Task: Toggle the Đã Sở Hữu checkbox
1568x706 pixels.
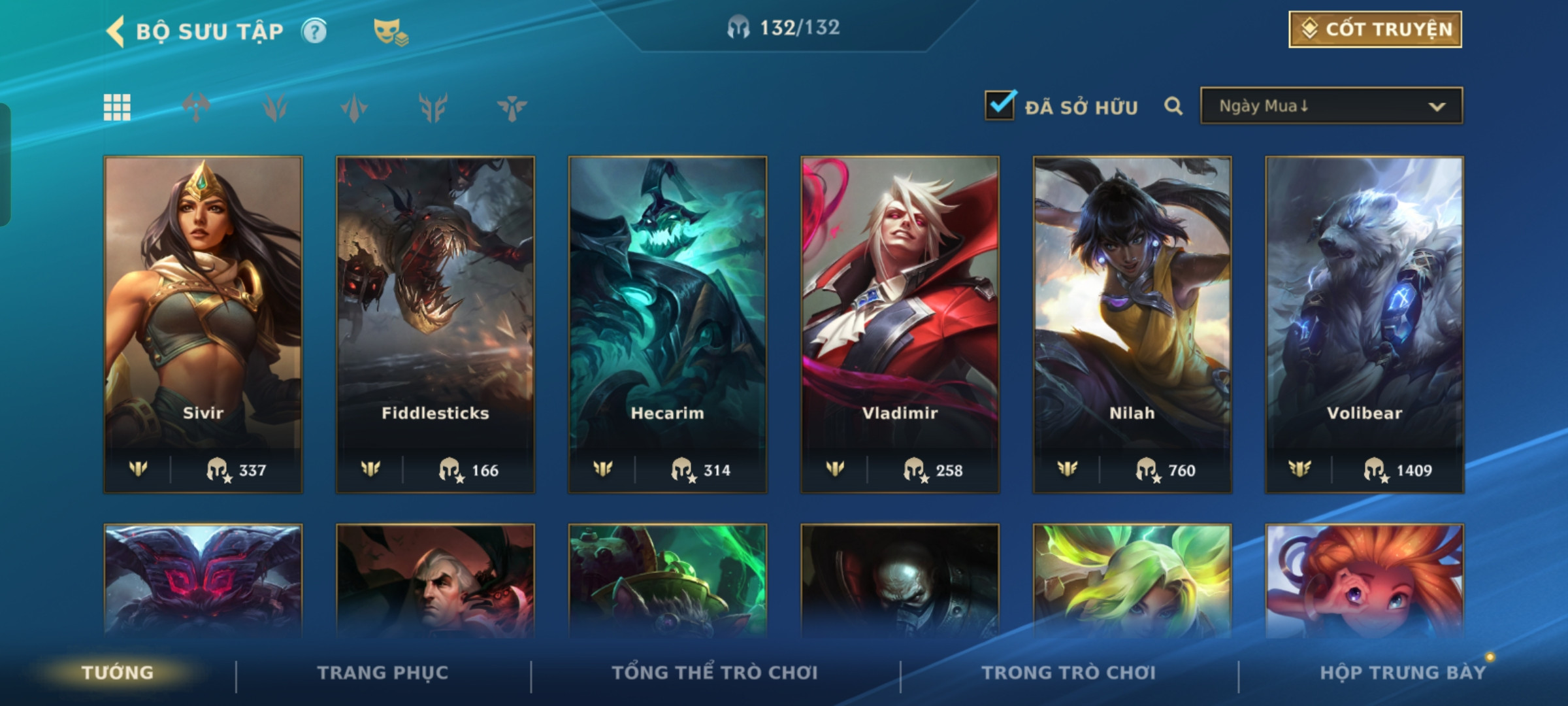Action: (x=1000, y=106)
